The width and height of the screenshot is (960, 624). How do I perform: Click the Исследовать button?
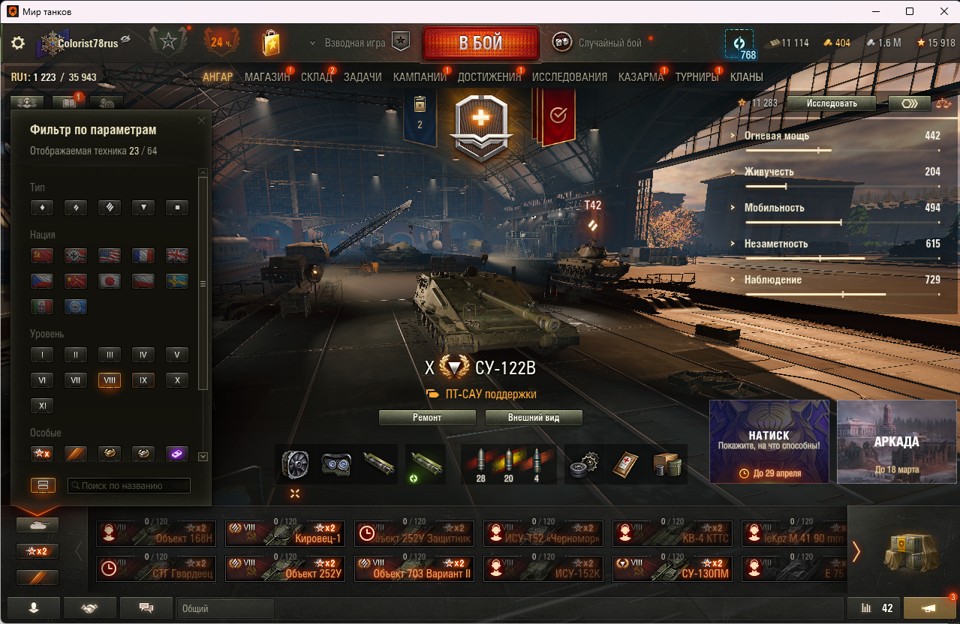point(830,103)
